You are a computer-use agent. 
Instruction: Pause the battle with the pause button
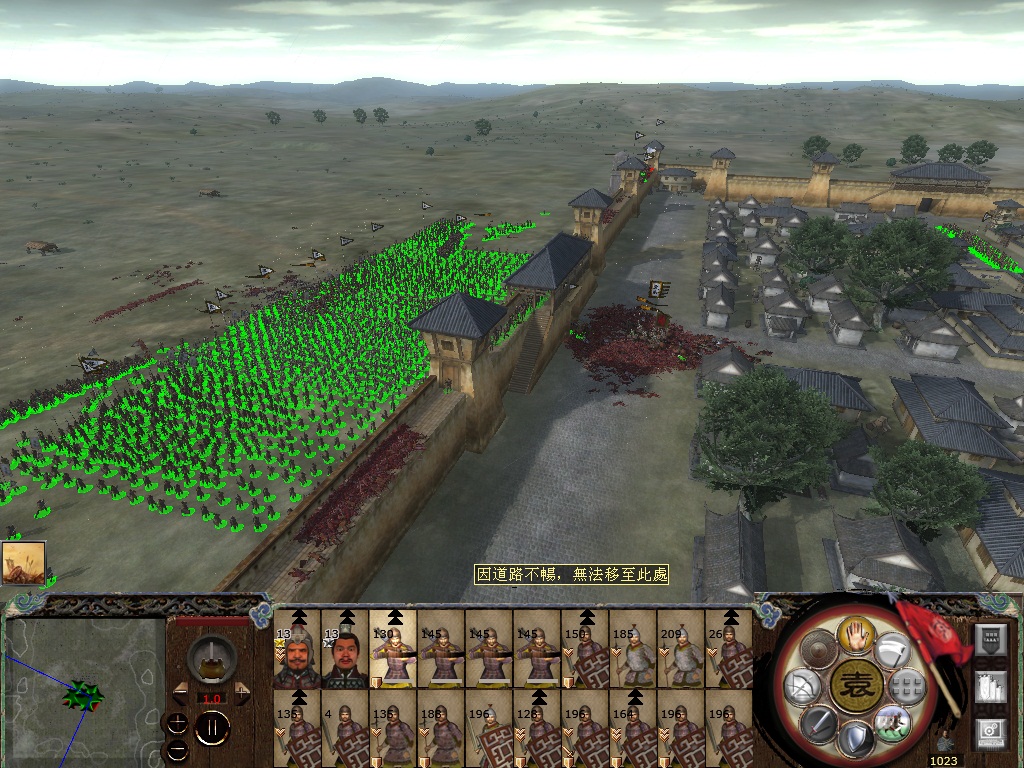point(212,728)
